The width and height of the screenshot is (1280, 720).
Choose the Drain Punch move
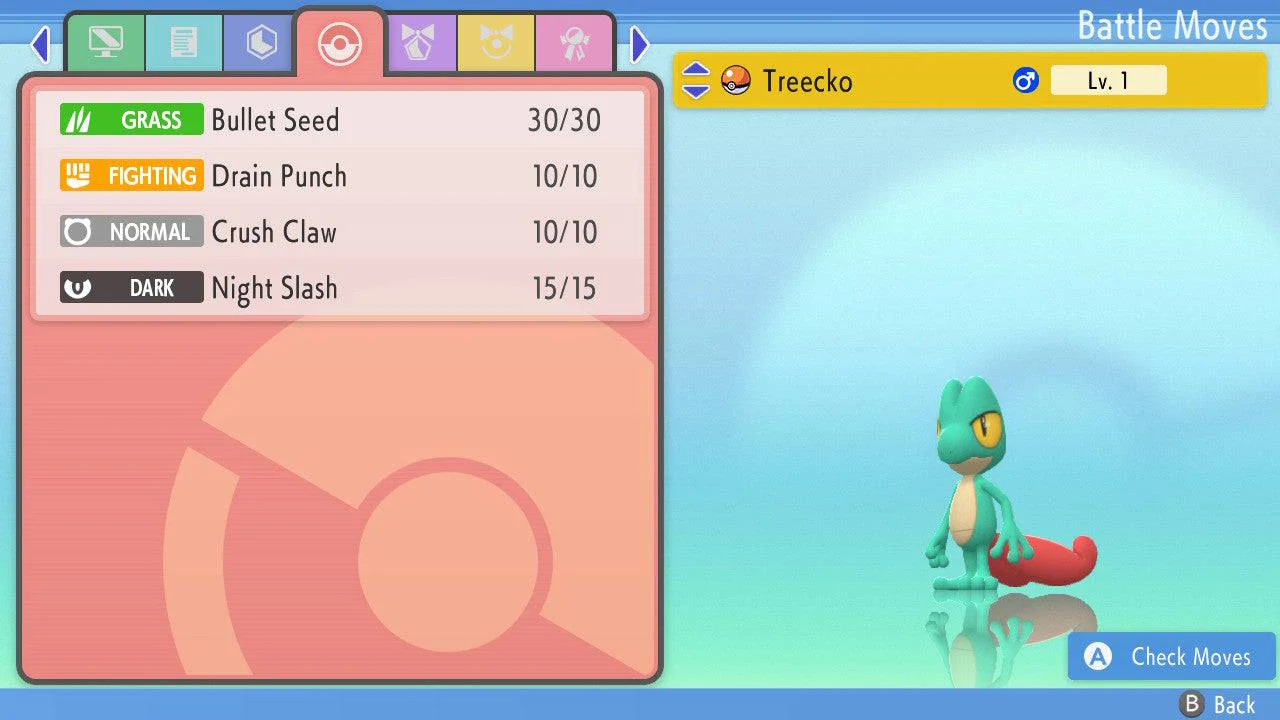[x=340, y=176]
